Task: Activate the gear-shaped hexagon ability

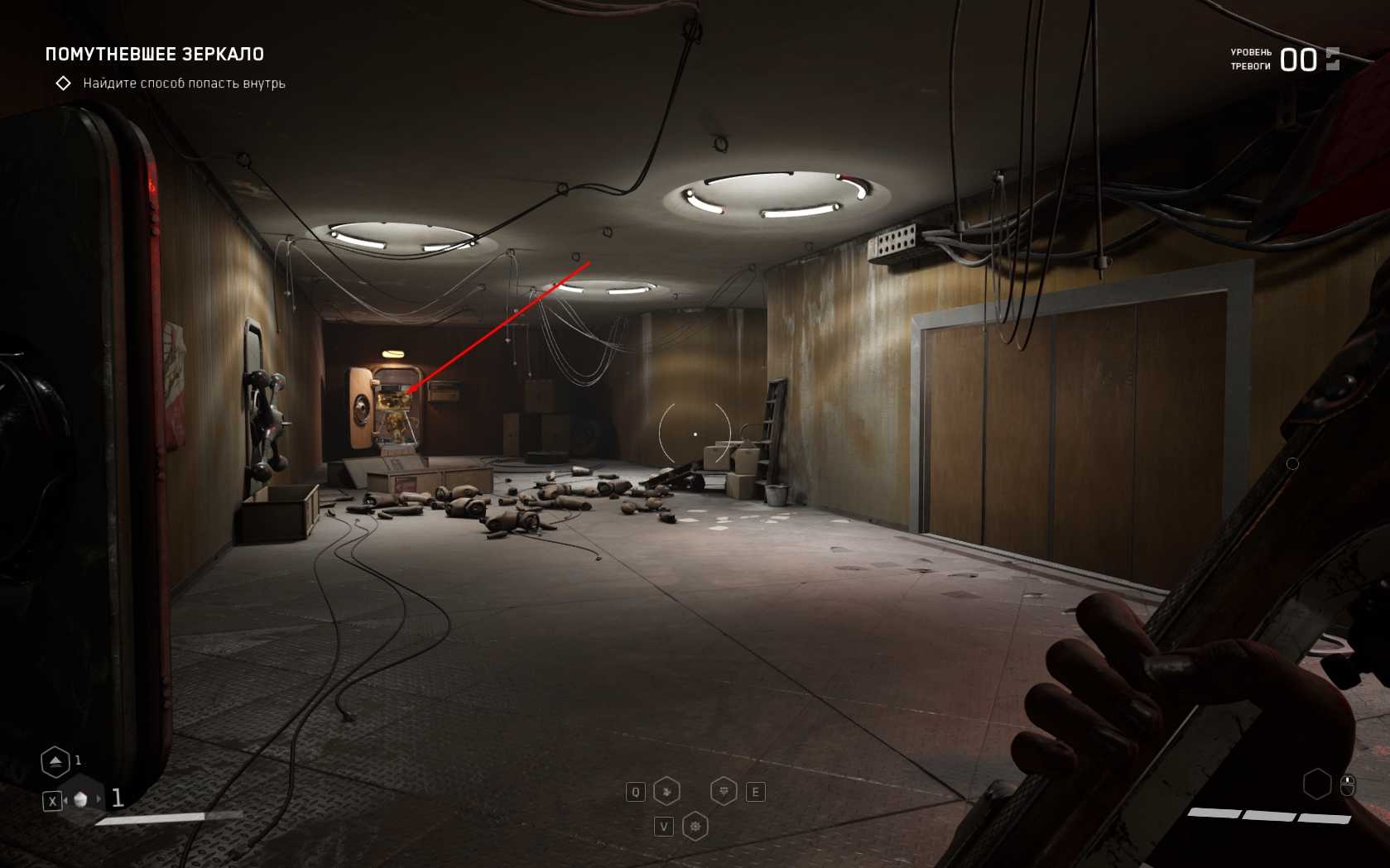Action: click(695, 827)
